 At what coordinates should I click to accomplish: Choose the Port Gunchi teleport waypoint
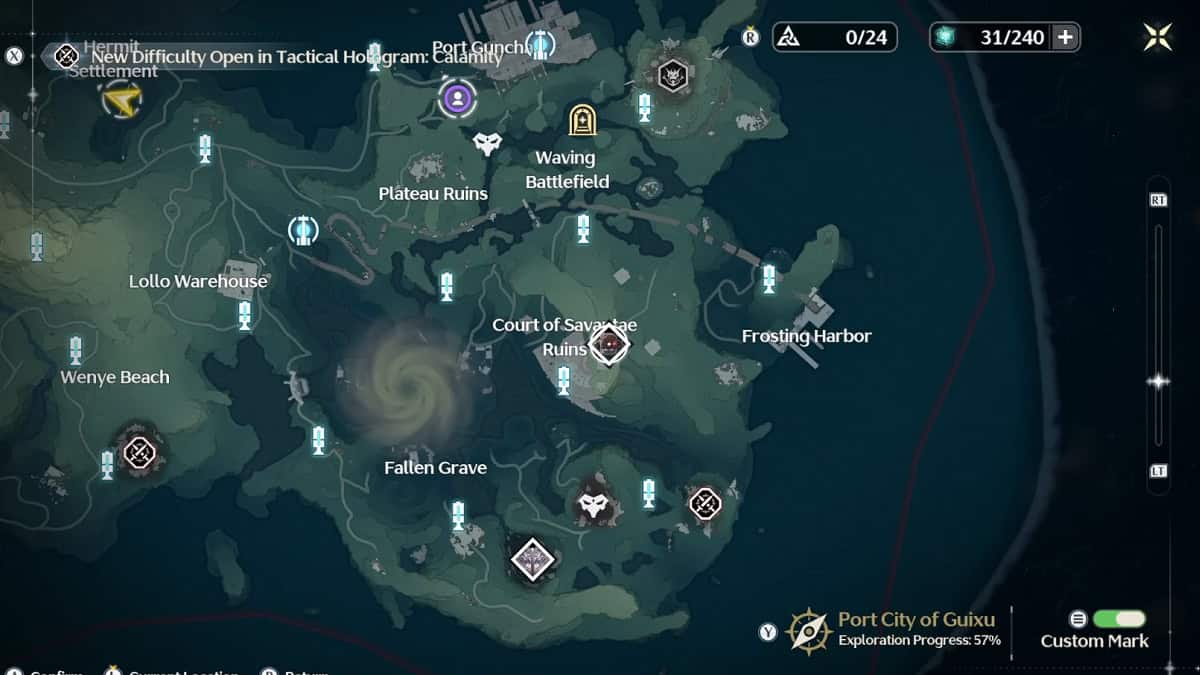540,44
